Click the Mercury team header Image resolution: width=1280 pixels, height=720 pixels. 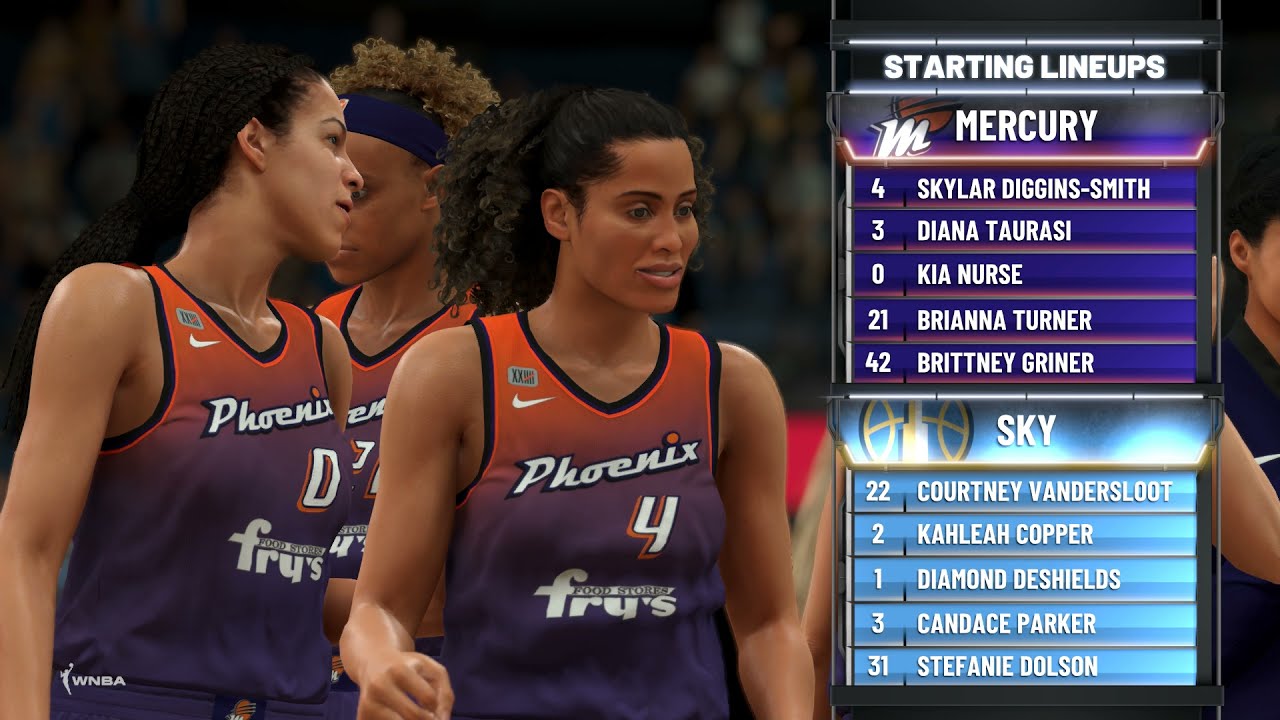click(x=1025, y=127)
